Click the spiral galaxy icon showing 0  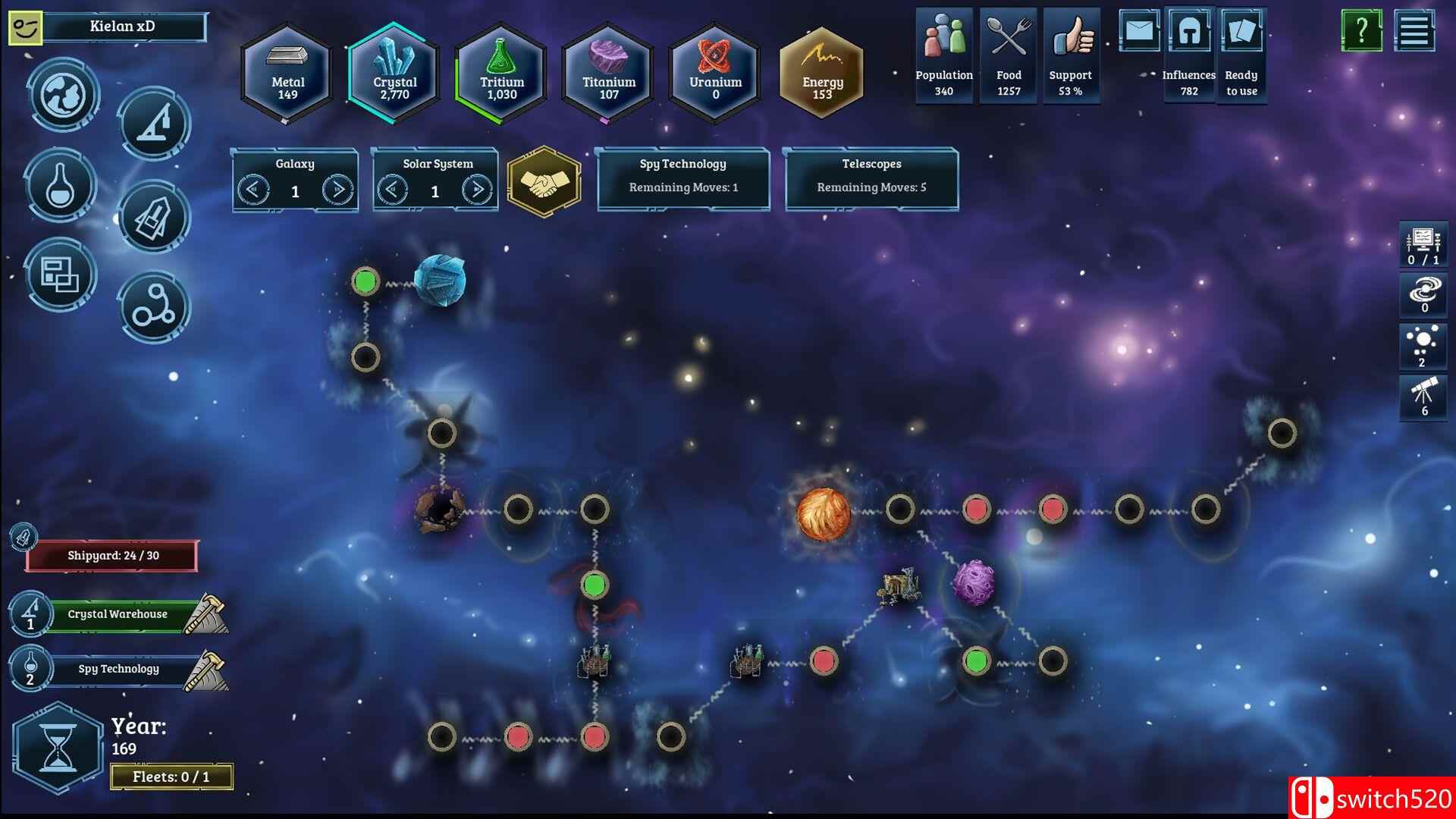(1423, 296)
